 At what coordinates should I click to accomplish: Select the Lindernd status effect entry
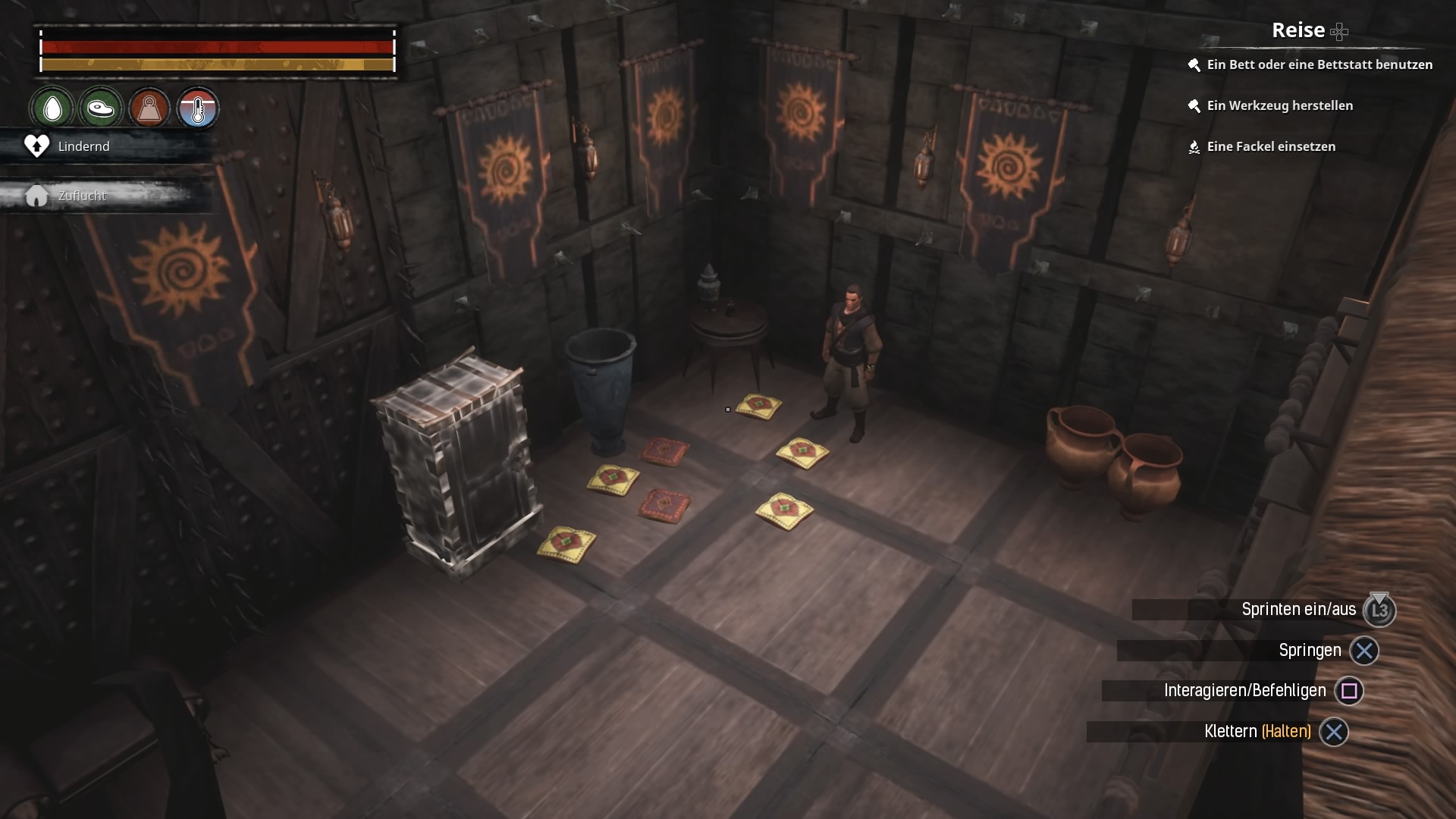(x=83, y=146)
